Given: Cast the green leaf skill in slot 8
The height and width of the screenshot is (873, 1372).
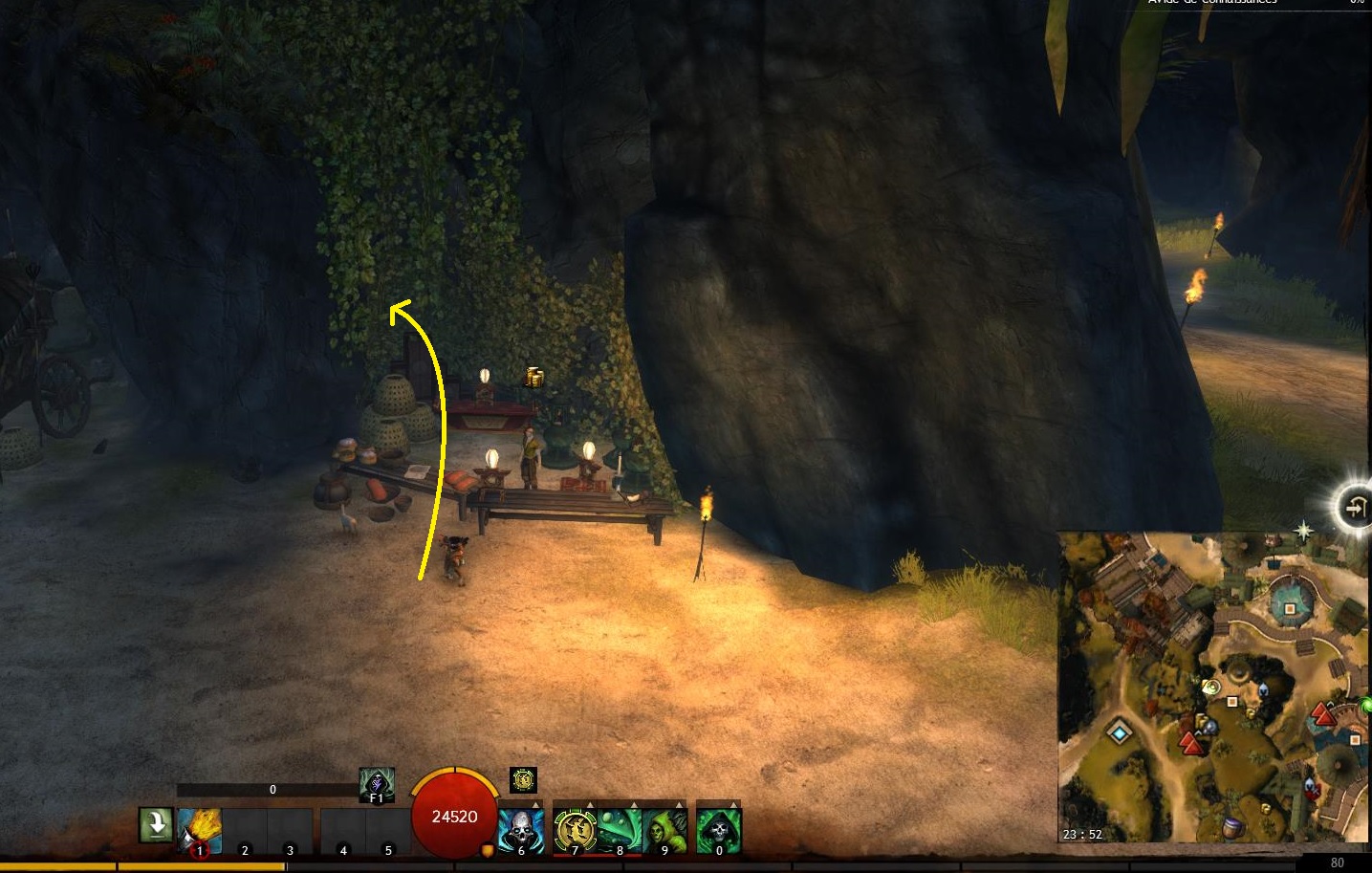Looking at the screenshot, I should click(620, 830).
